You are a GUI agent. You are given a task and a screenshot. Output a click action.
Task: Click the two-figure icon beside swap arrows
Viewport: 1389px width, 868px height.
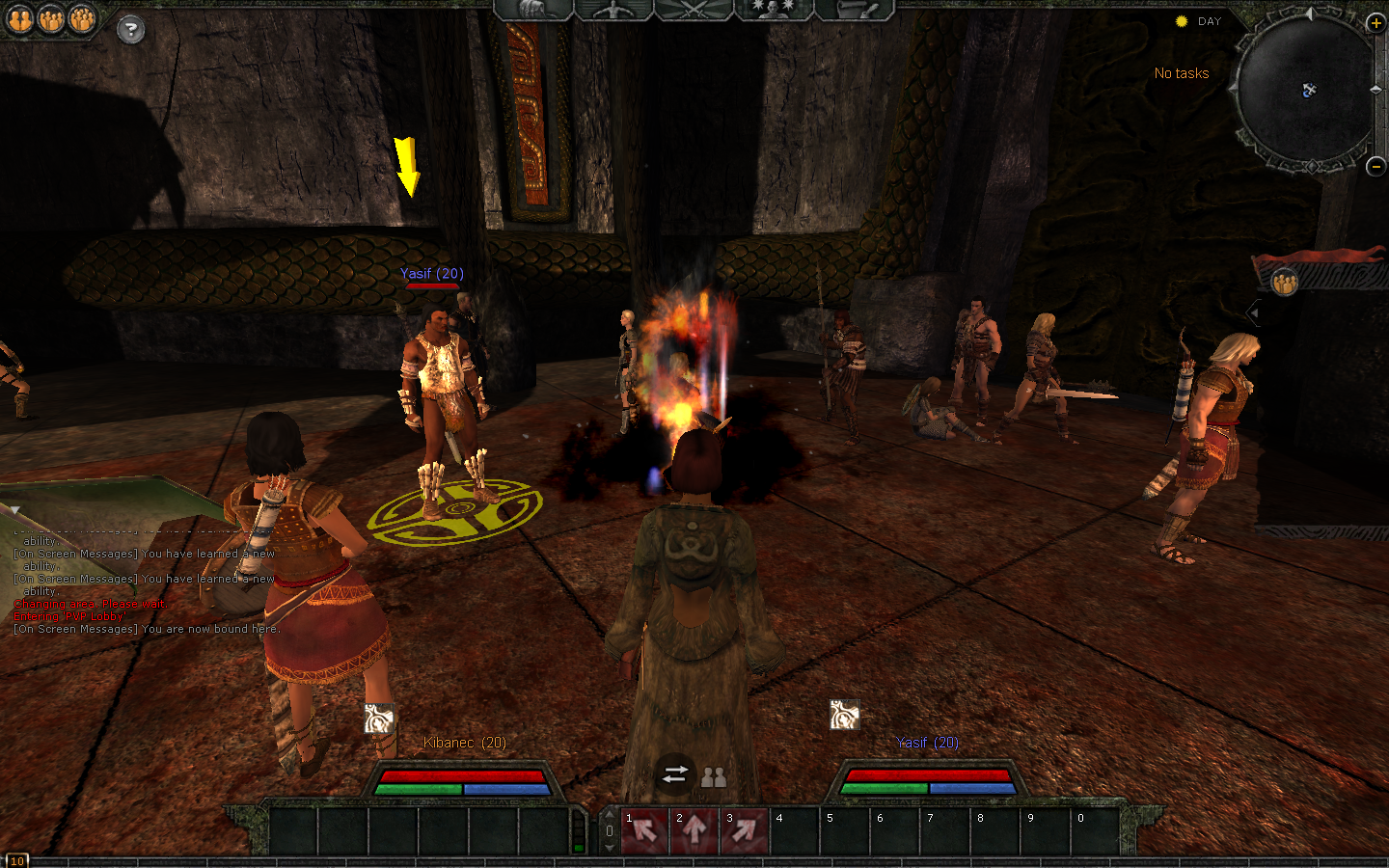pos(714,776)
